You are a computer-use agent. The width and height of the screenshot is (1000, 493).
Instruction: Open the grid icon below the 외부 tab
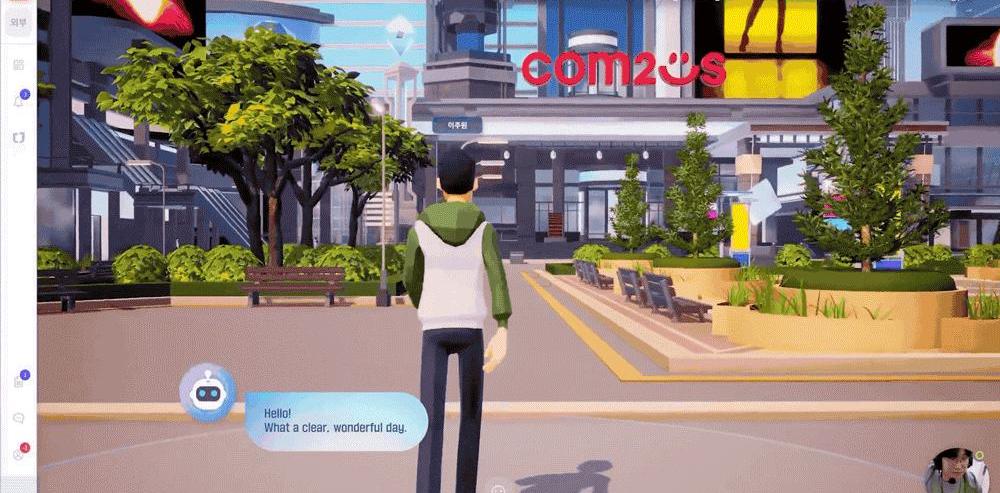[x=18, y=64]
